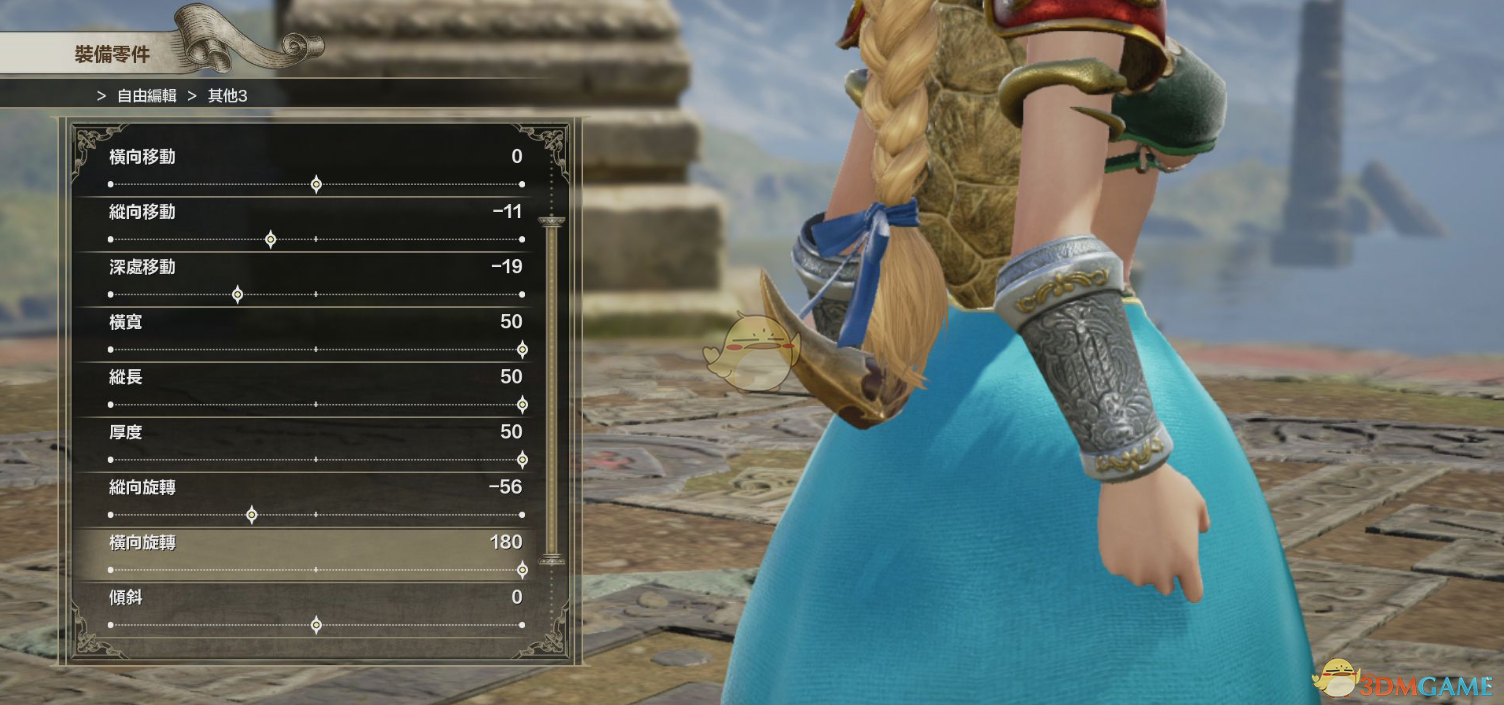
Task: Choose the 傾斜 tilt slider
Action: tap(316, 624)
